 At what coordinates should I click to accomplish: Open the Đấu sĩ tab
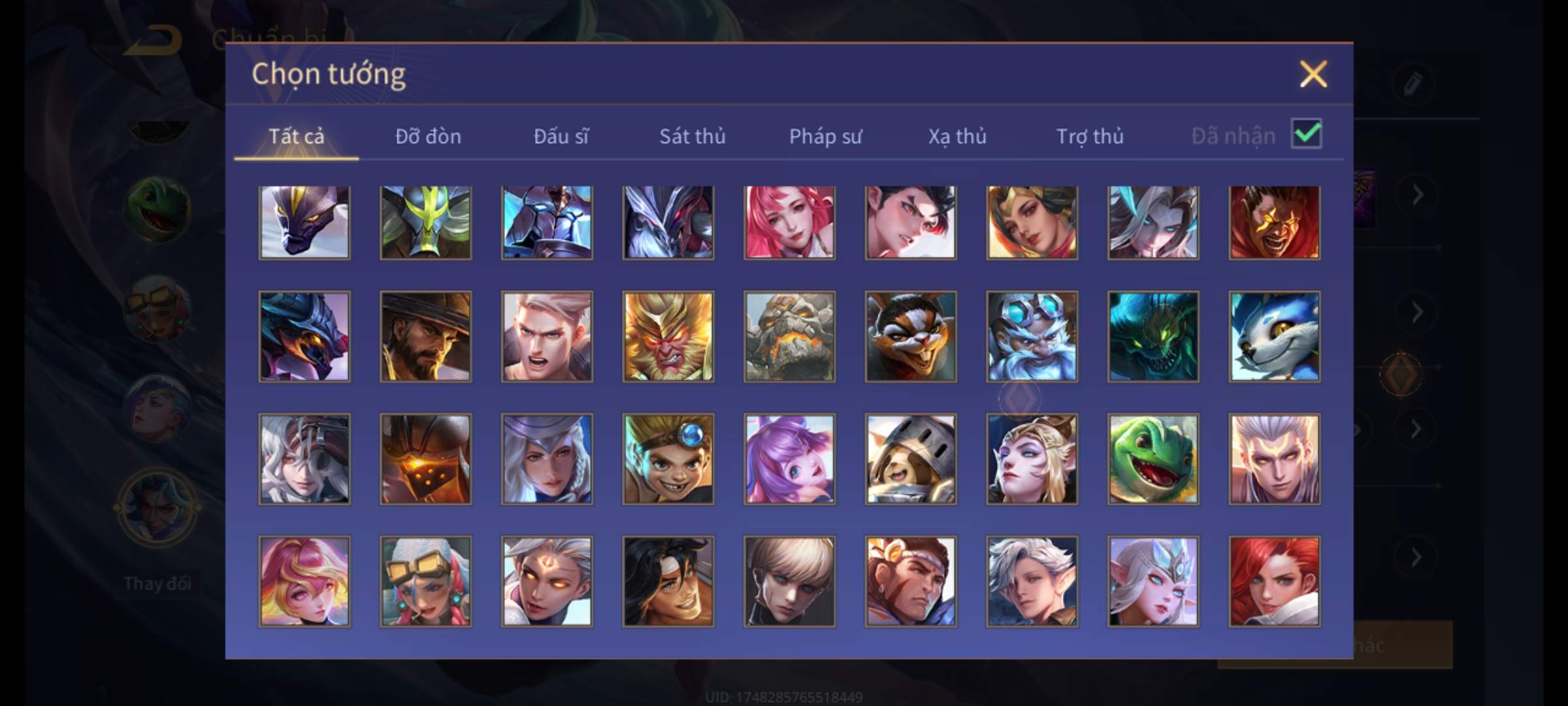[561, 136]
